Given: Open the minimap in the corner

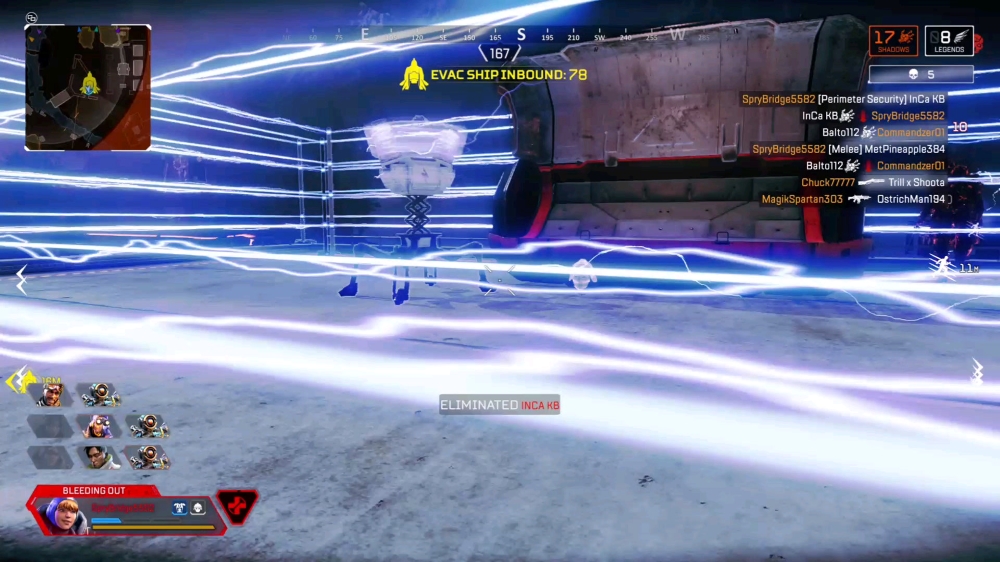Looking at the screenshot, I should (88, 88).
